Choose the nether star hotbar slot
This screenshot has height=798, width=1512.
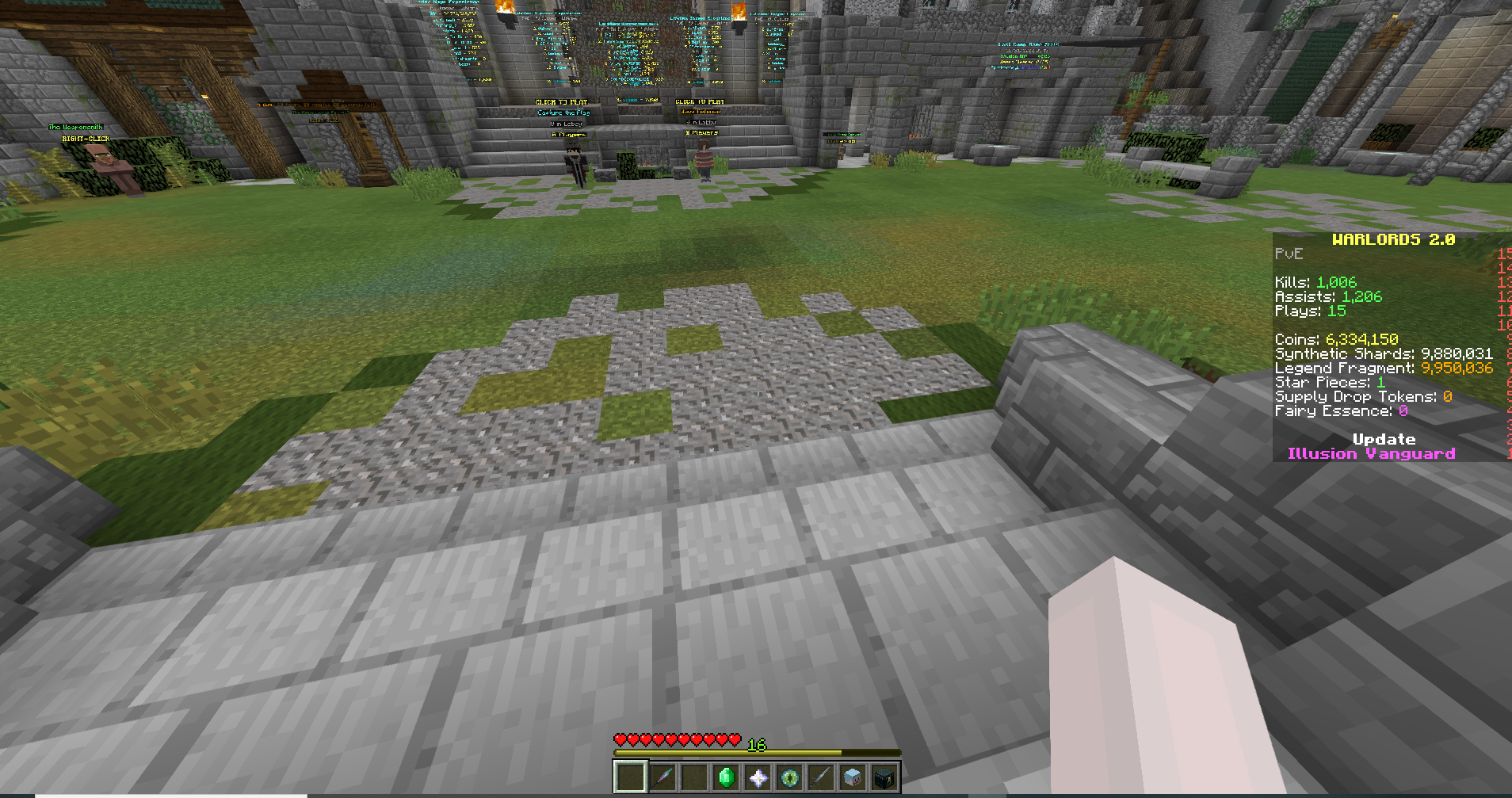point(758,777)
